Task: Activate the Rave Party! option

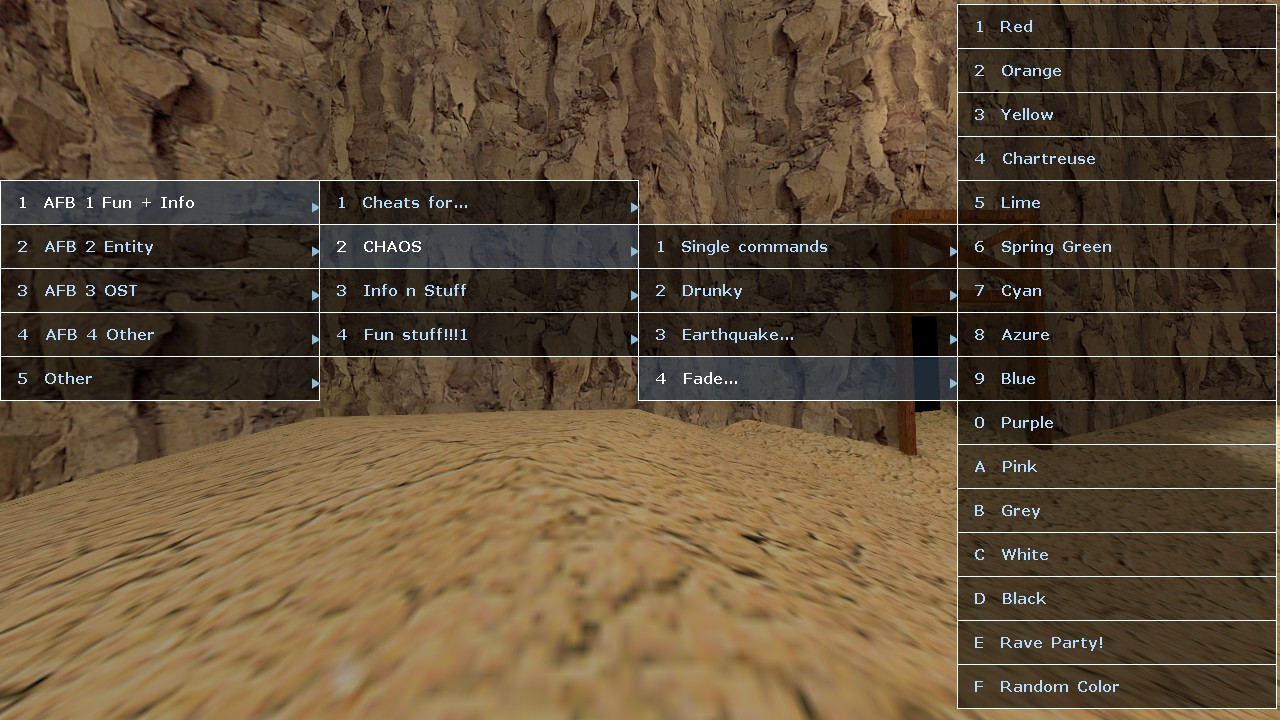Action: tap(1115, 642)
